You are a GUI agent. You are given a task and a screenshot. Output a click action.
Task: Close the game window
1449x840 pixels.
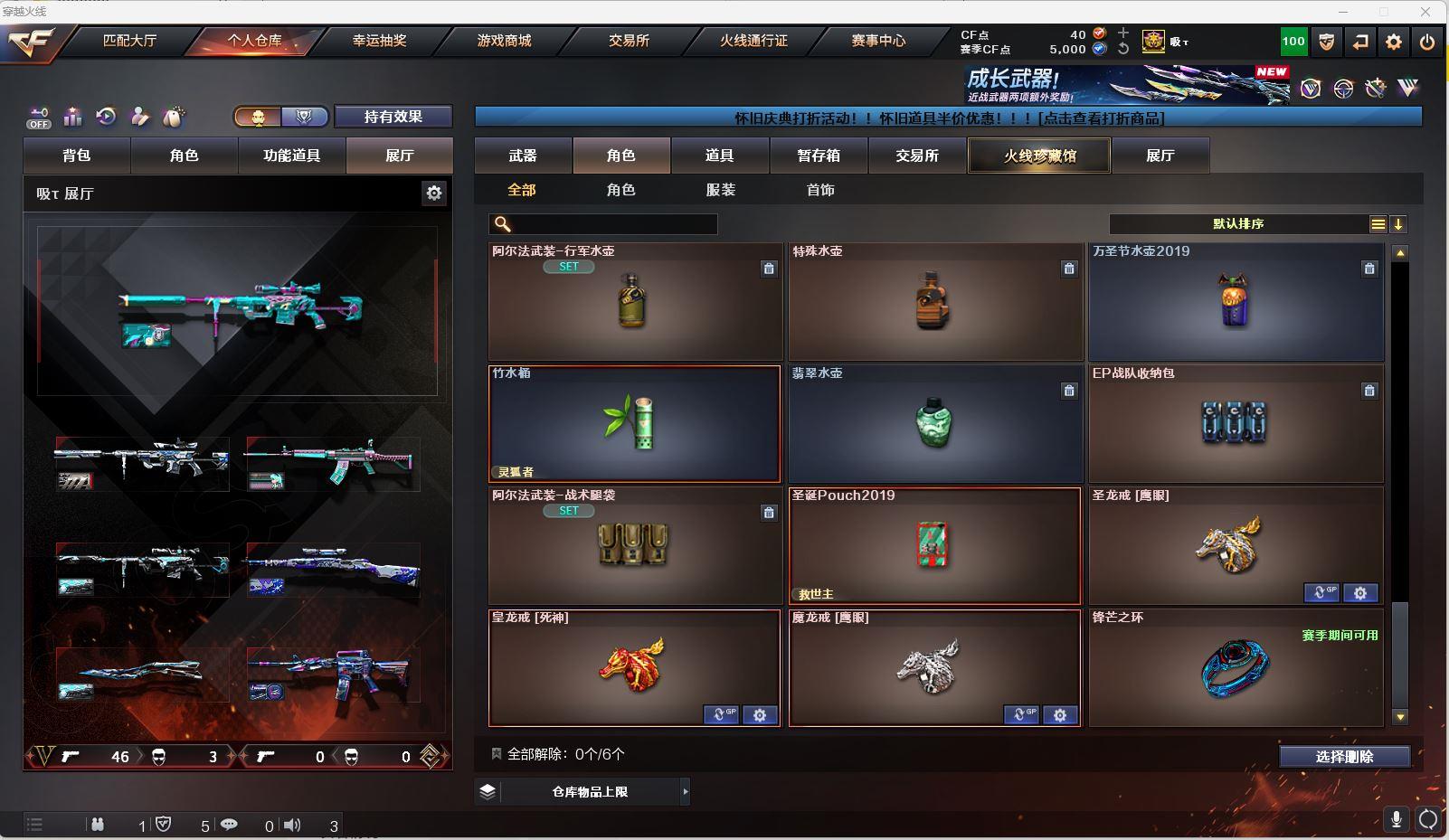pos(1425,12)
